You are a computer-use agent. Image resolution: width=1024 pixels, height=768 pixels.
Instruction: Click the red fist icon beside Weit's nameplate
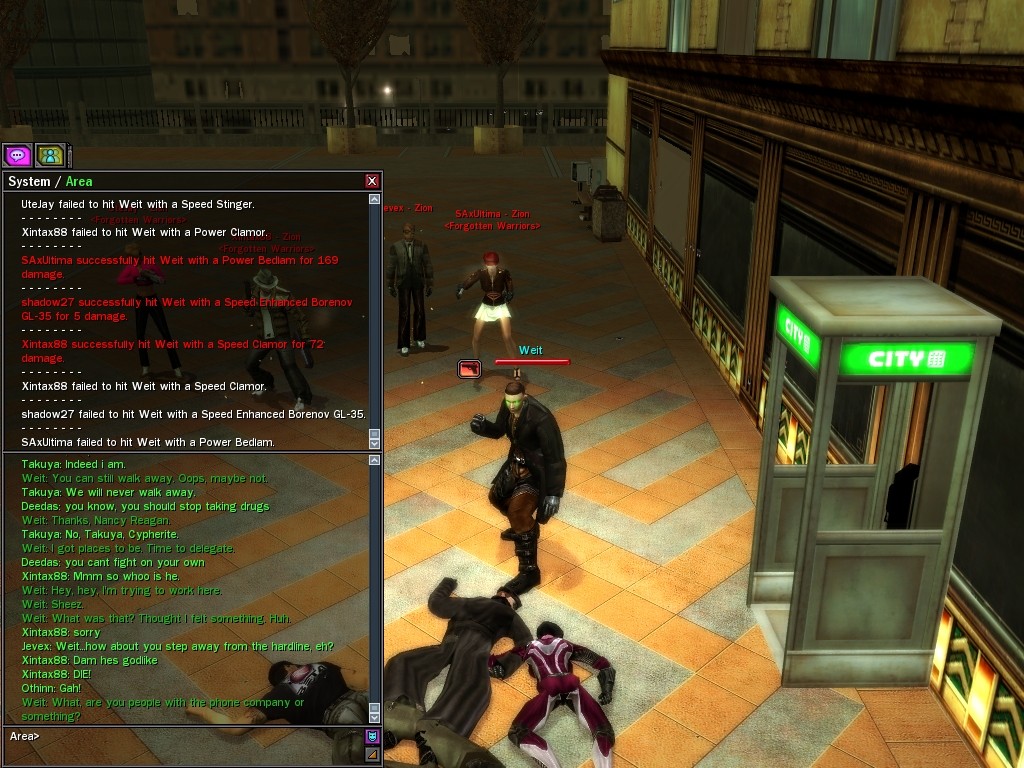[x=468, y=369]
